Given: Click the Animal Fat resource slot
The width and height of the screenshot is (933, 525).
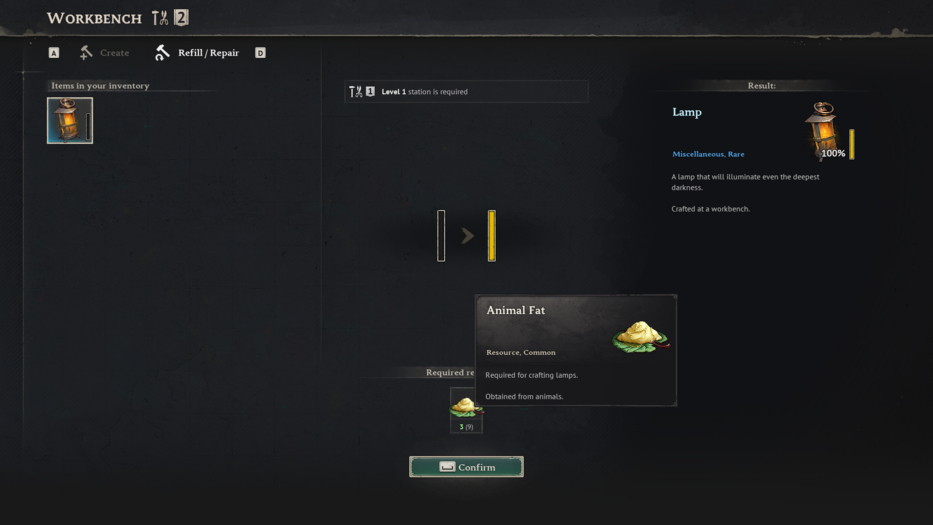Looking at the screenshot, I should point(465,409).
